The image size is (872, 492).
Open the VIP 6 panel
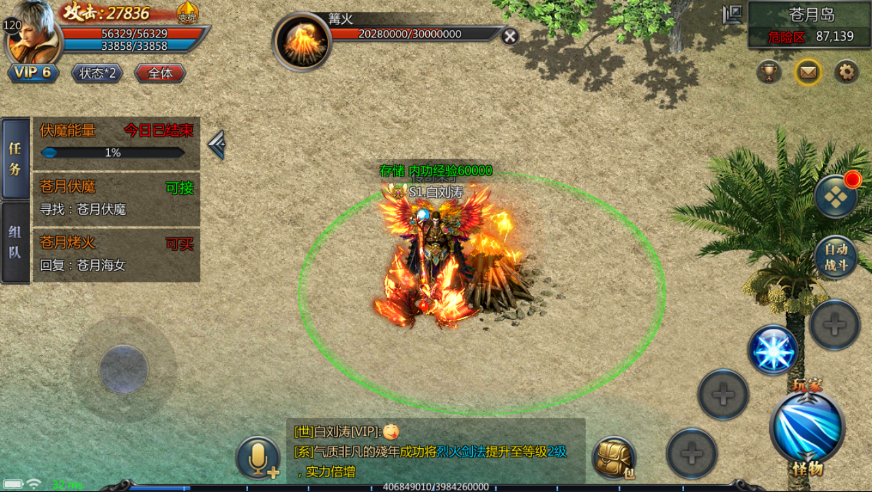click(x=33, y=73)
